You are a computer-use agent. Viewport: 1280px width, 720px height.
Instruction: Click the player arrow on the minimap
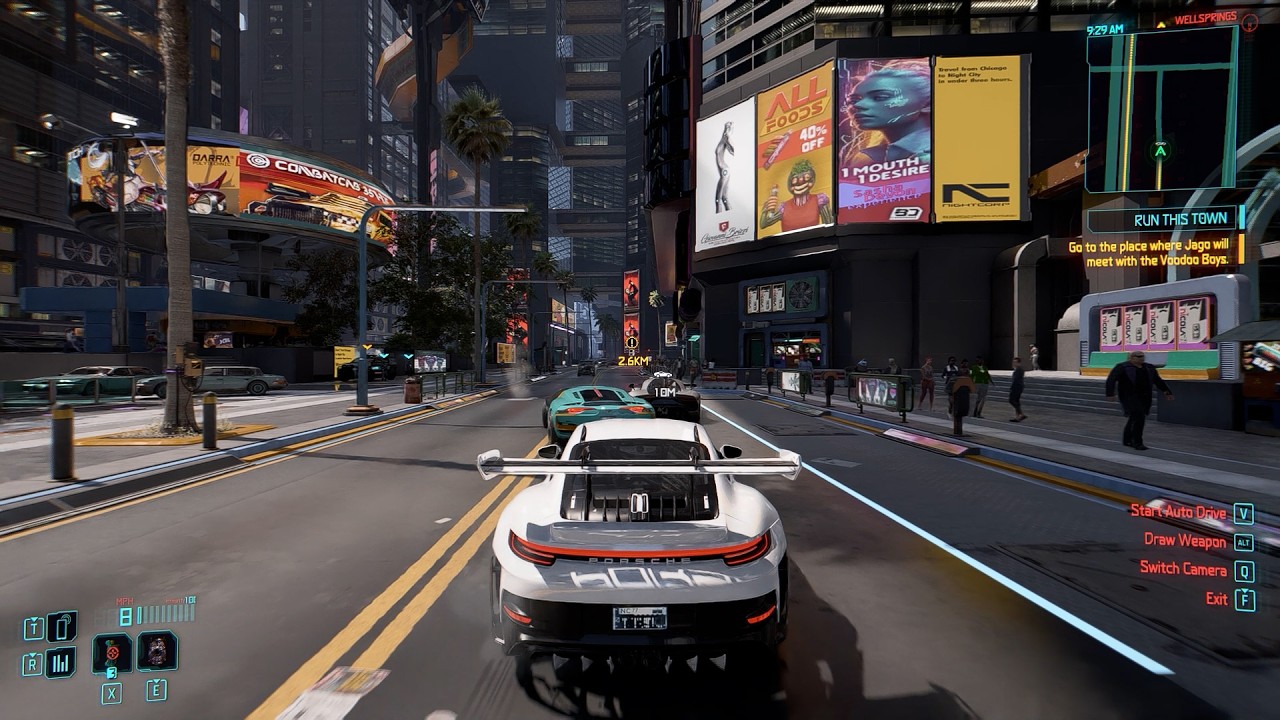(1161, 153)
